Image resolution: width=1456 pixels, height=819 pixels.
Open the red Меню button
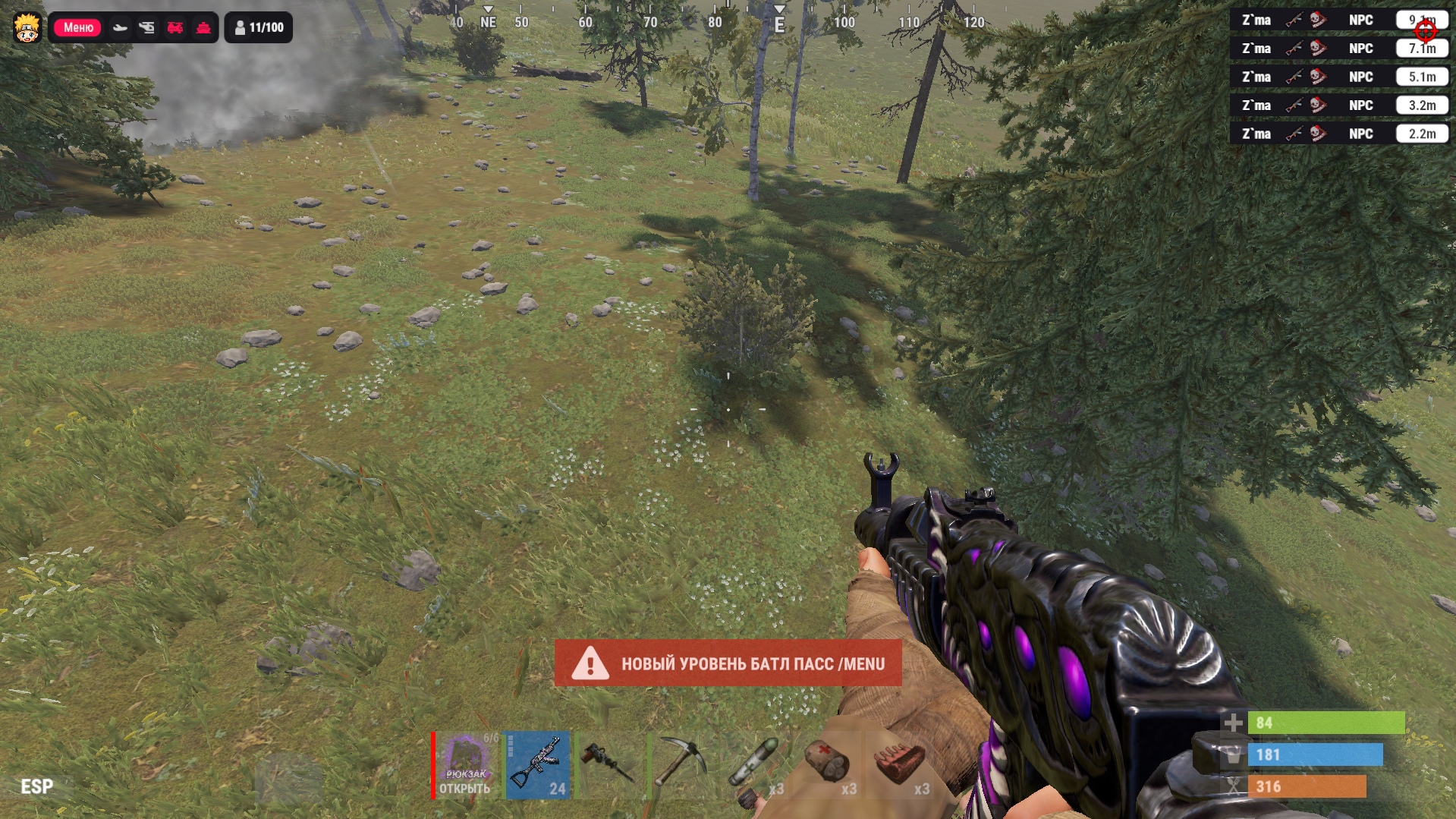tap(78, 27)
